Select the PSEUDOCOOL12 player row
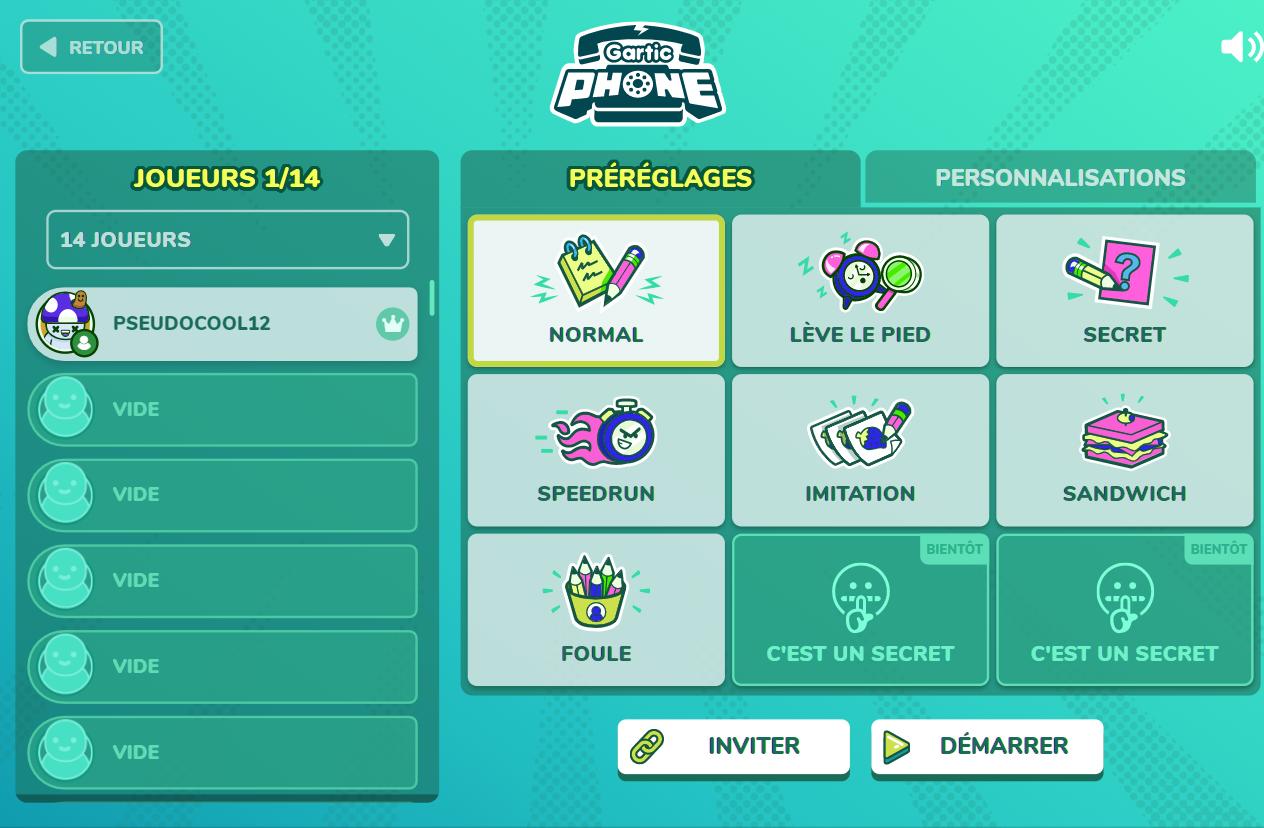The image size is (1264, 828). 222,324
